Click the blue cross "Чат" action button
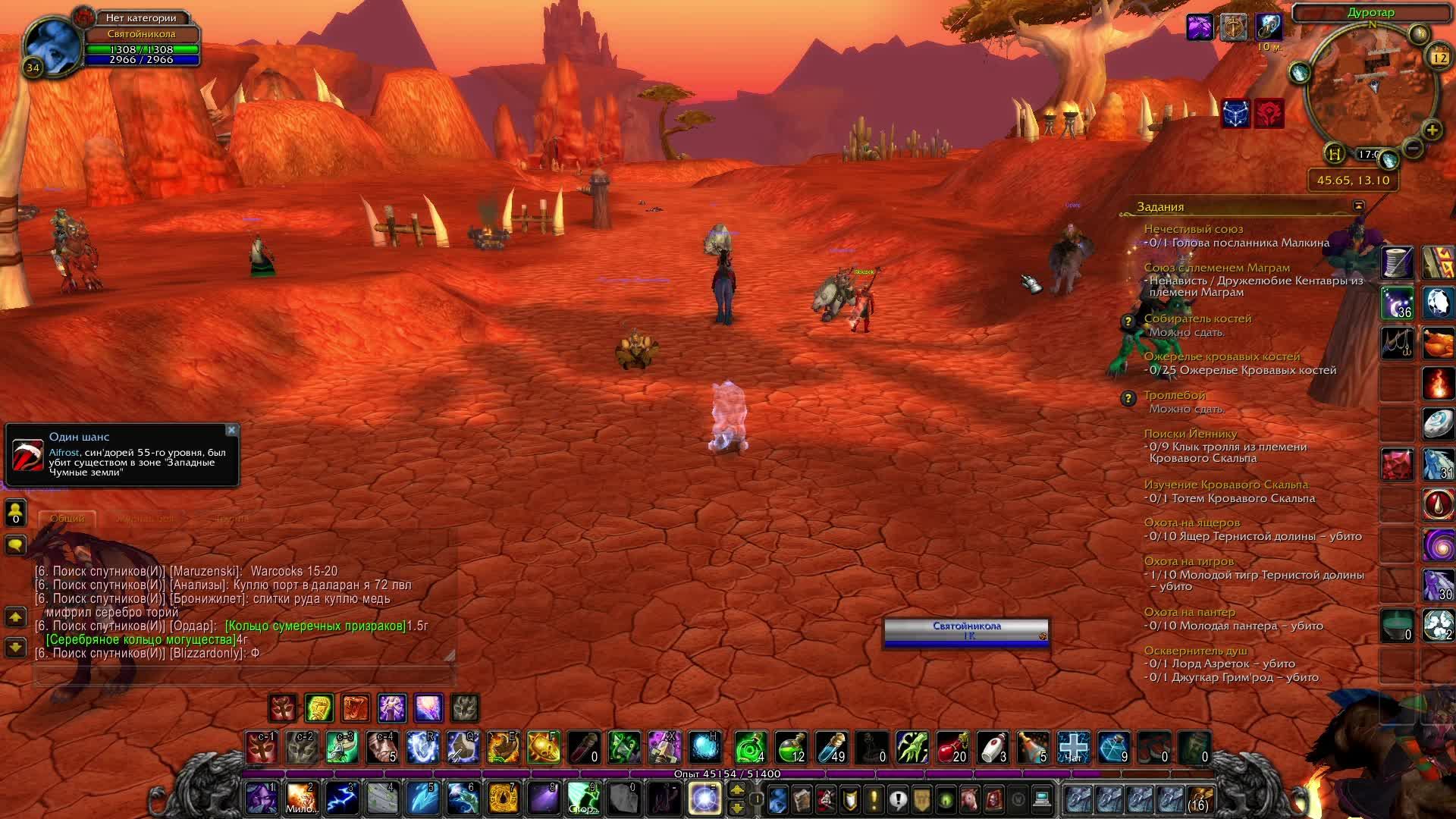 (x=1073, y=748)
